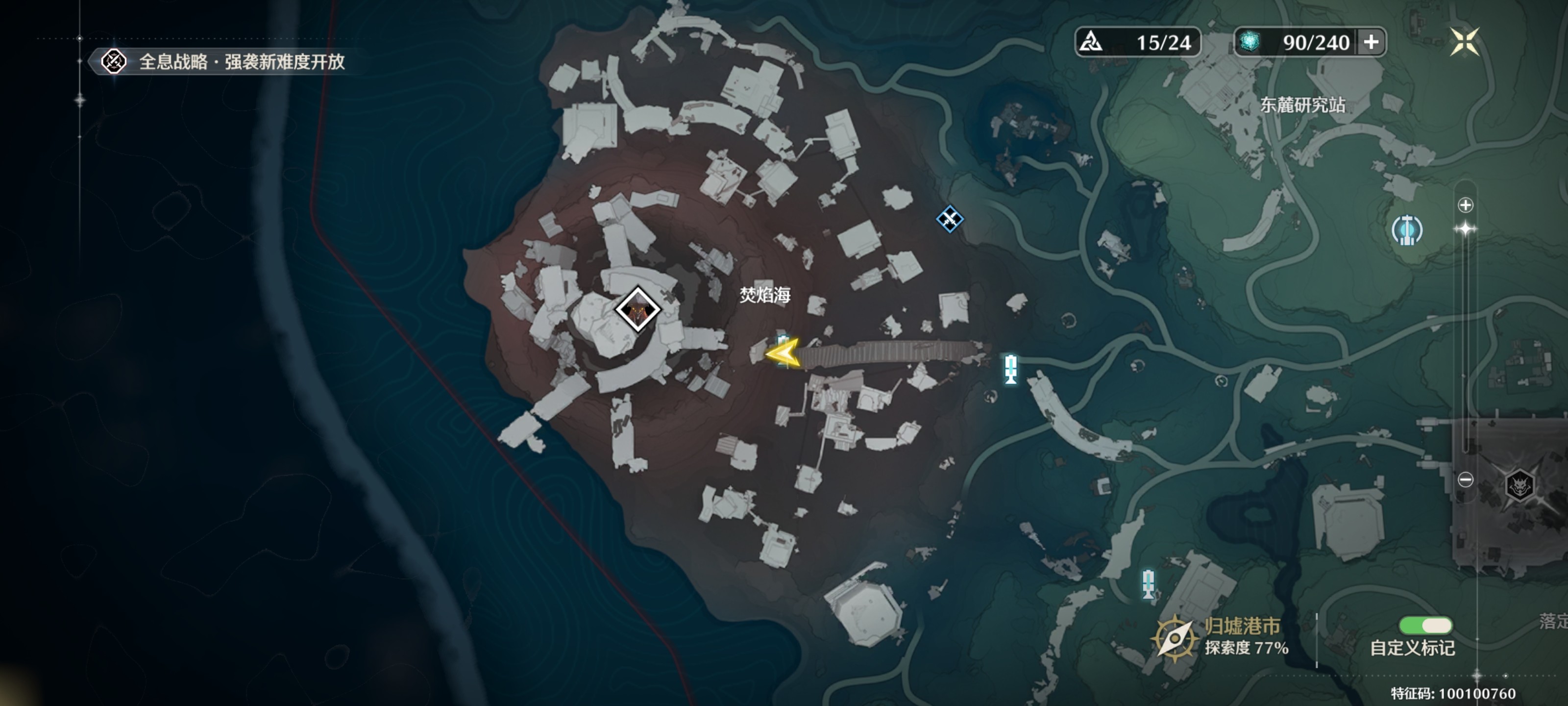Select the teleport beacon beside 归墟港市 label
Viewport: 1568px width, 706px height.
click(x=1148, y=583)
